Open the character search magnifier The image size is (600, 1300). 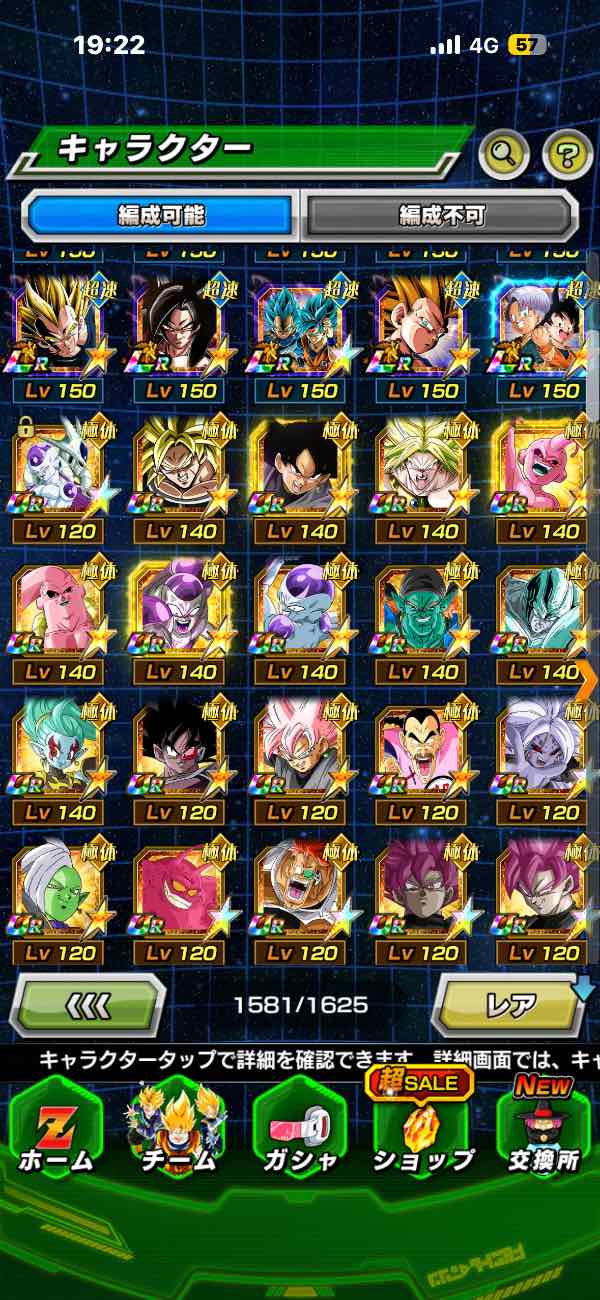[505, 153]
